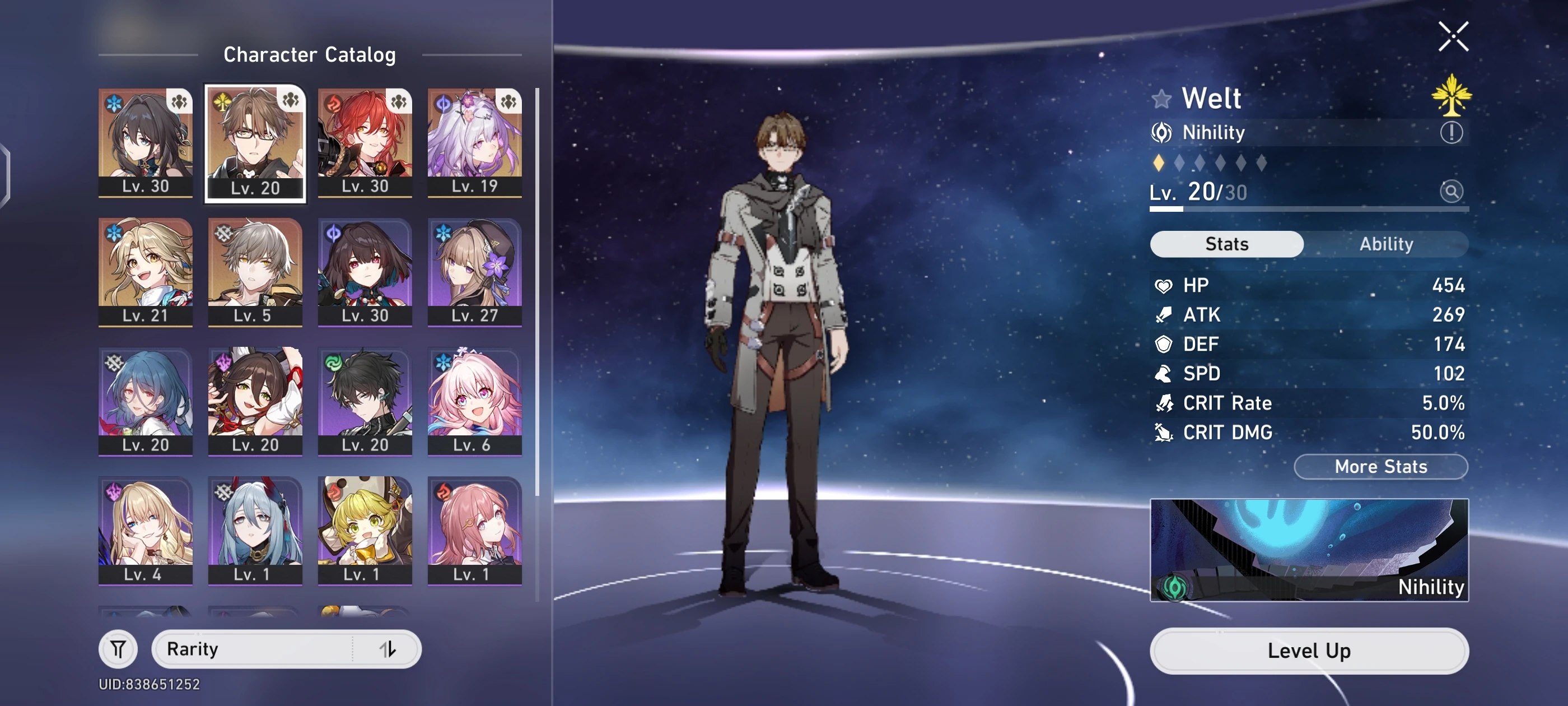Switch to the Ability tab
The height and width of the screenshot is (706, 1568).
pyautogui.click(x=1386, y=244)
